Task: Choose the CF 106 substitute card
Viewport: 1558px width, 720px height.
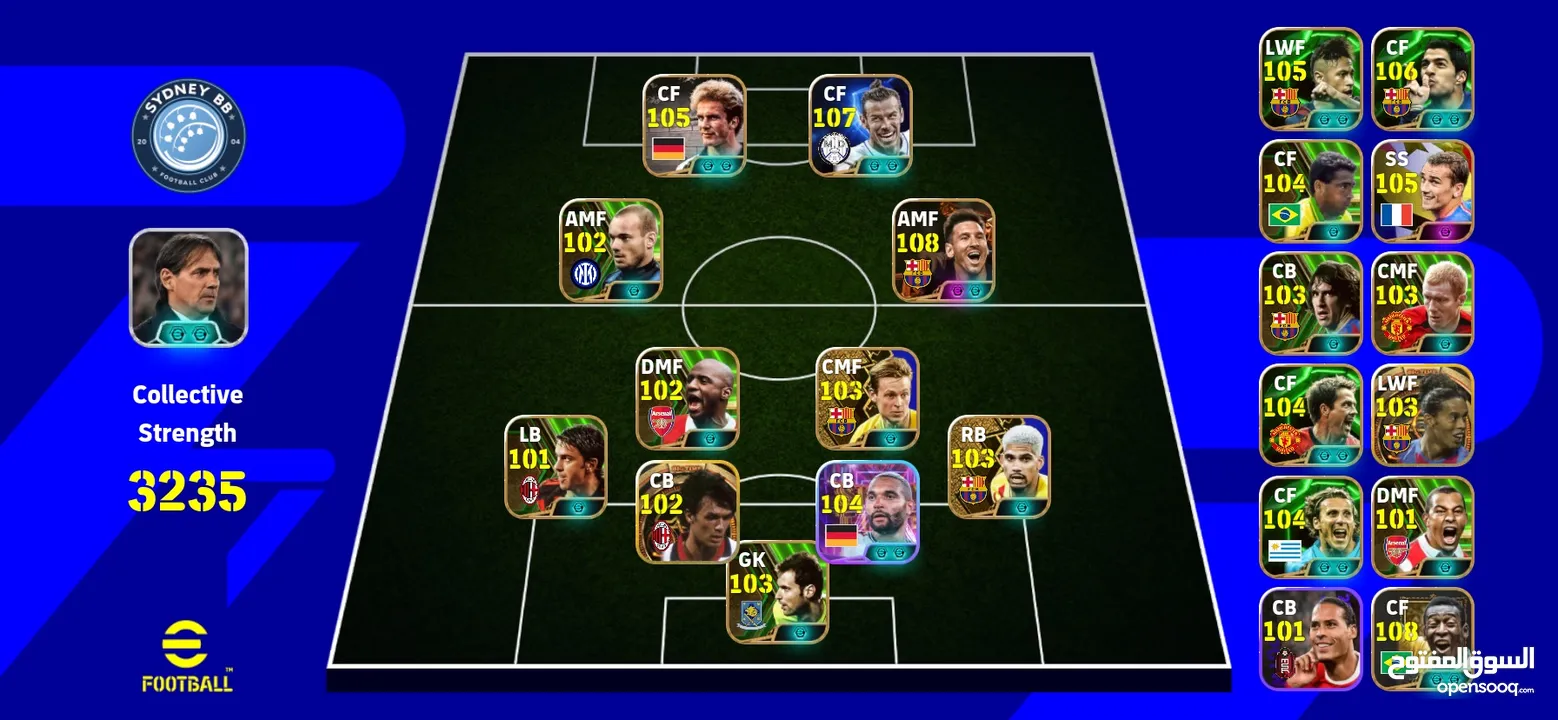Action: [x=1422, y=79]
